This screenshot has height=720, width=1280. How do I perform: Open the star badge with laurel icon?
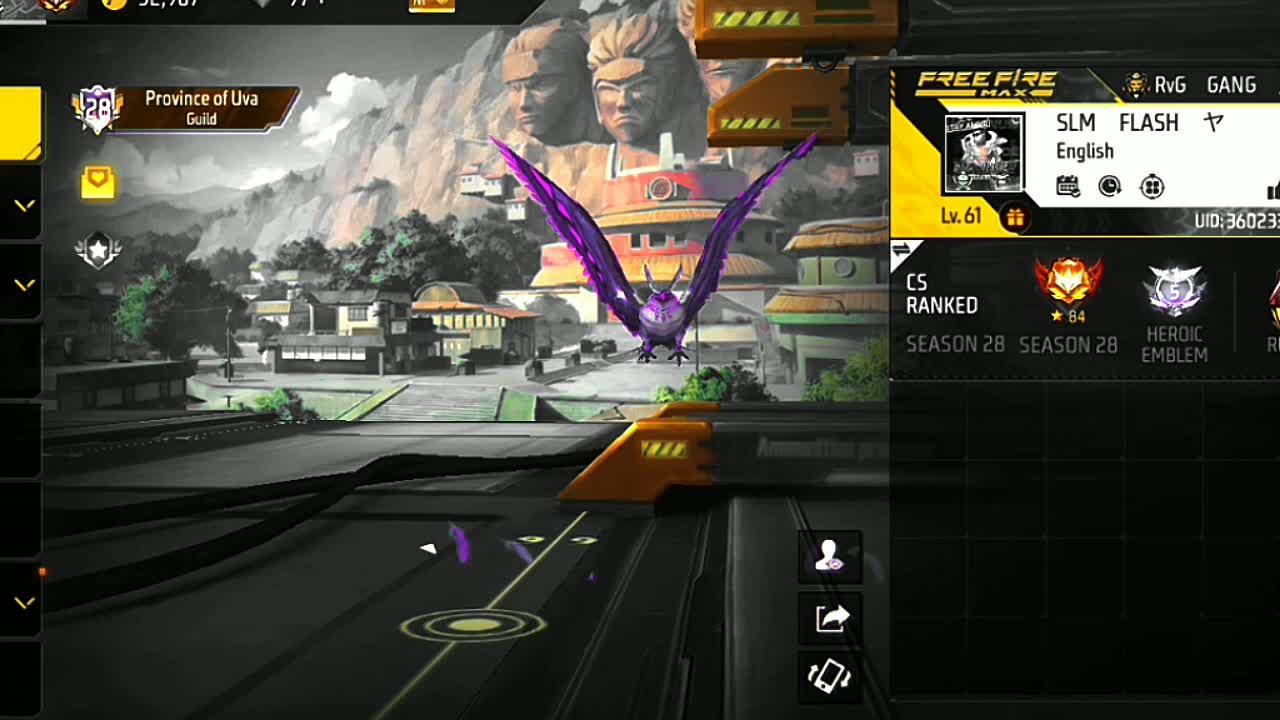98,250
